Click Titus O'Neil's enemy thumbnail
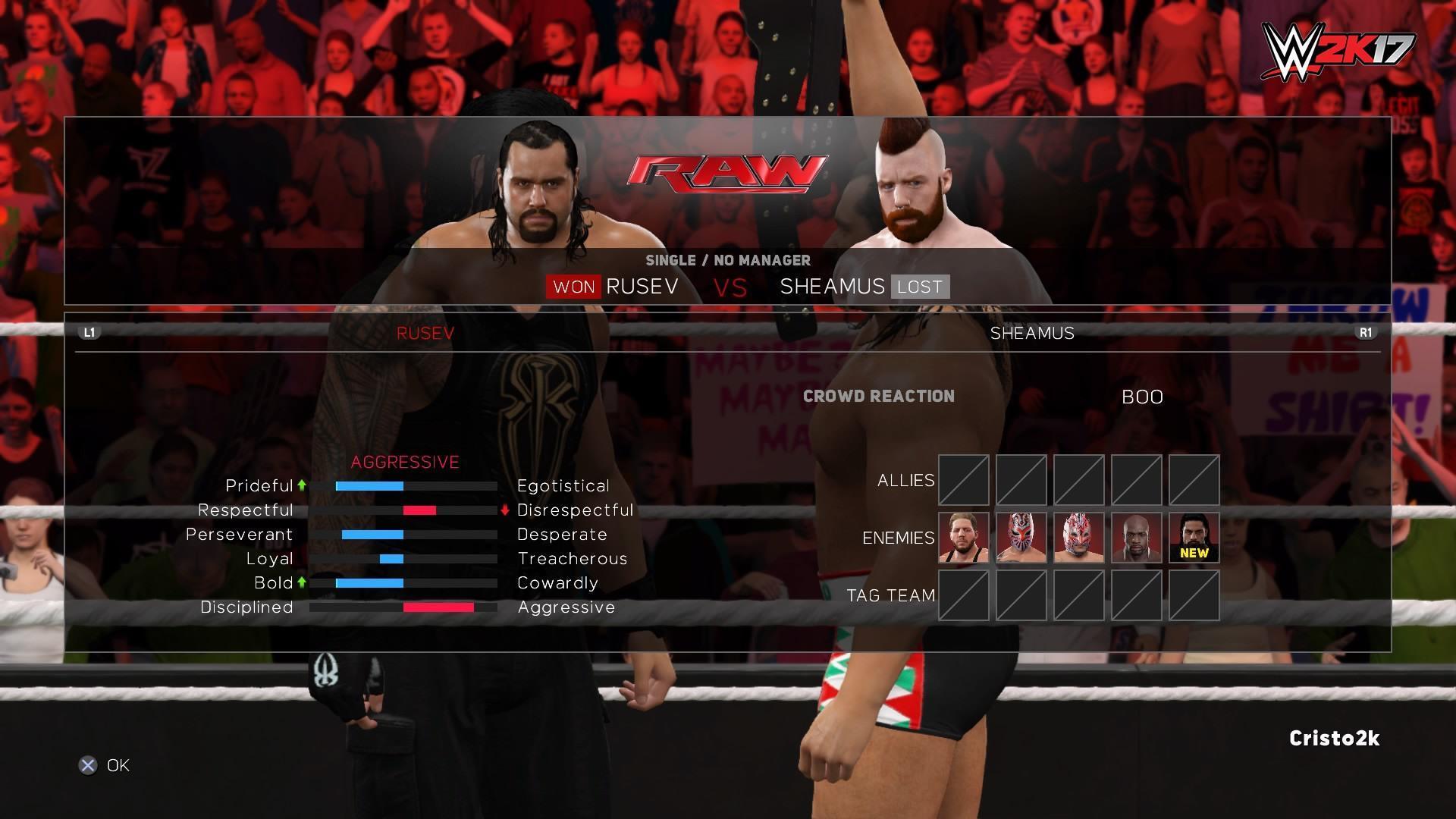 [x=1137, y=538]
